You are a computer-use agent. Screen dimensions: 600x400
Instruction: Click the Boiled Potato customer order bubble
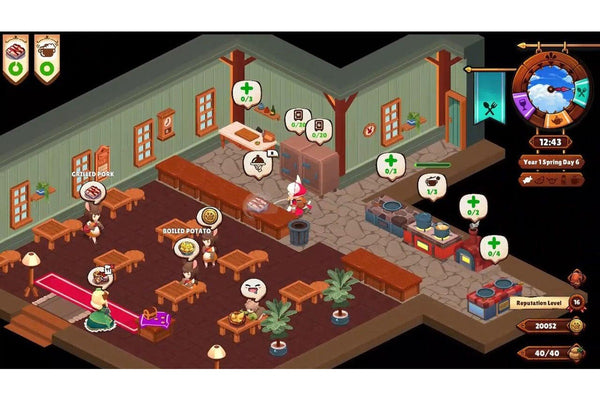click(209, 216)
